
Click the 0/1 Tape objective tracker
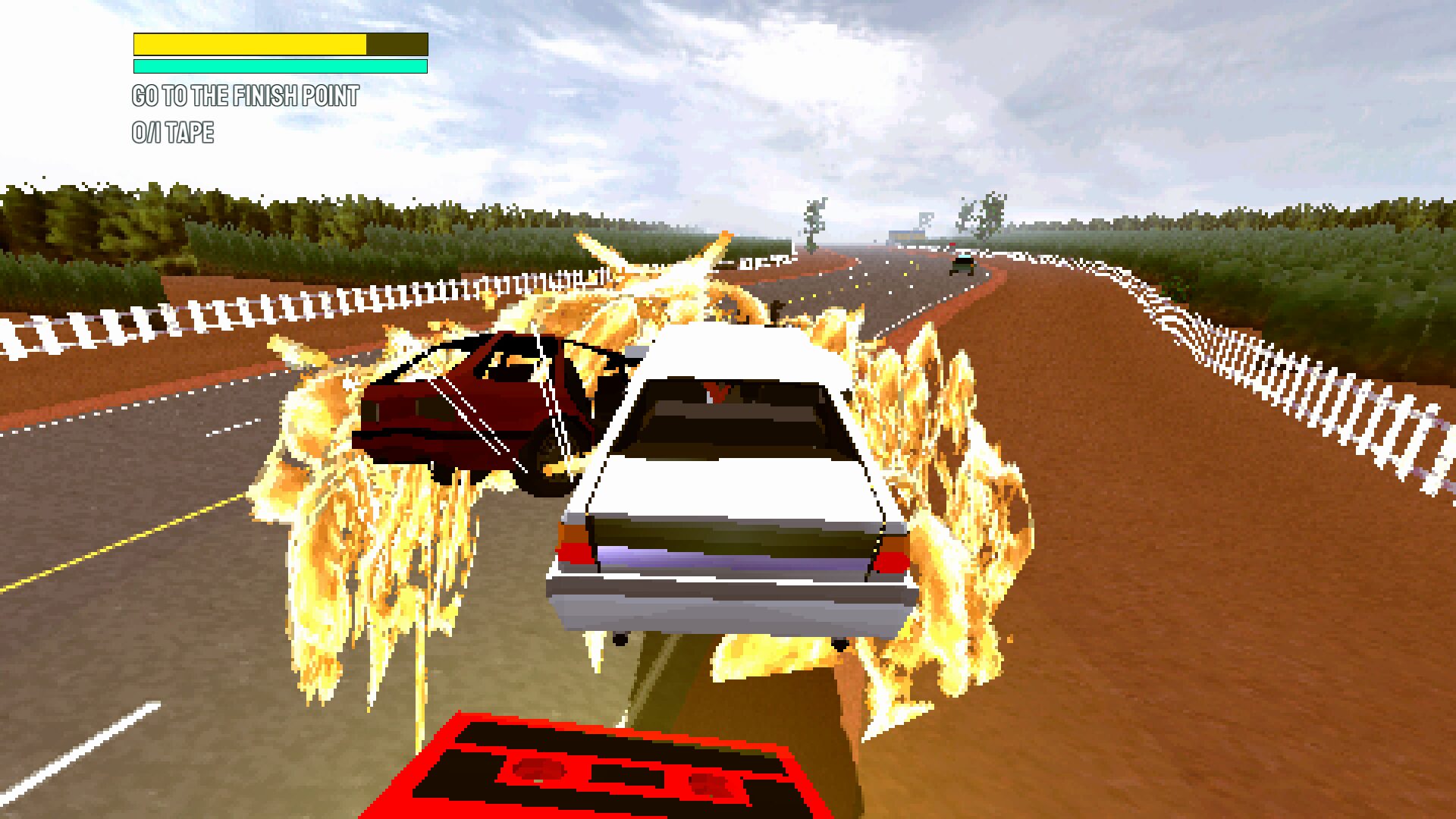tap(173, 133)
